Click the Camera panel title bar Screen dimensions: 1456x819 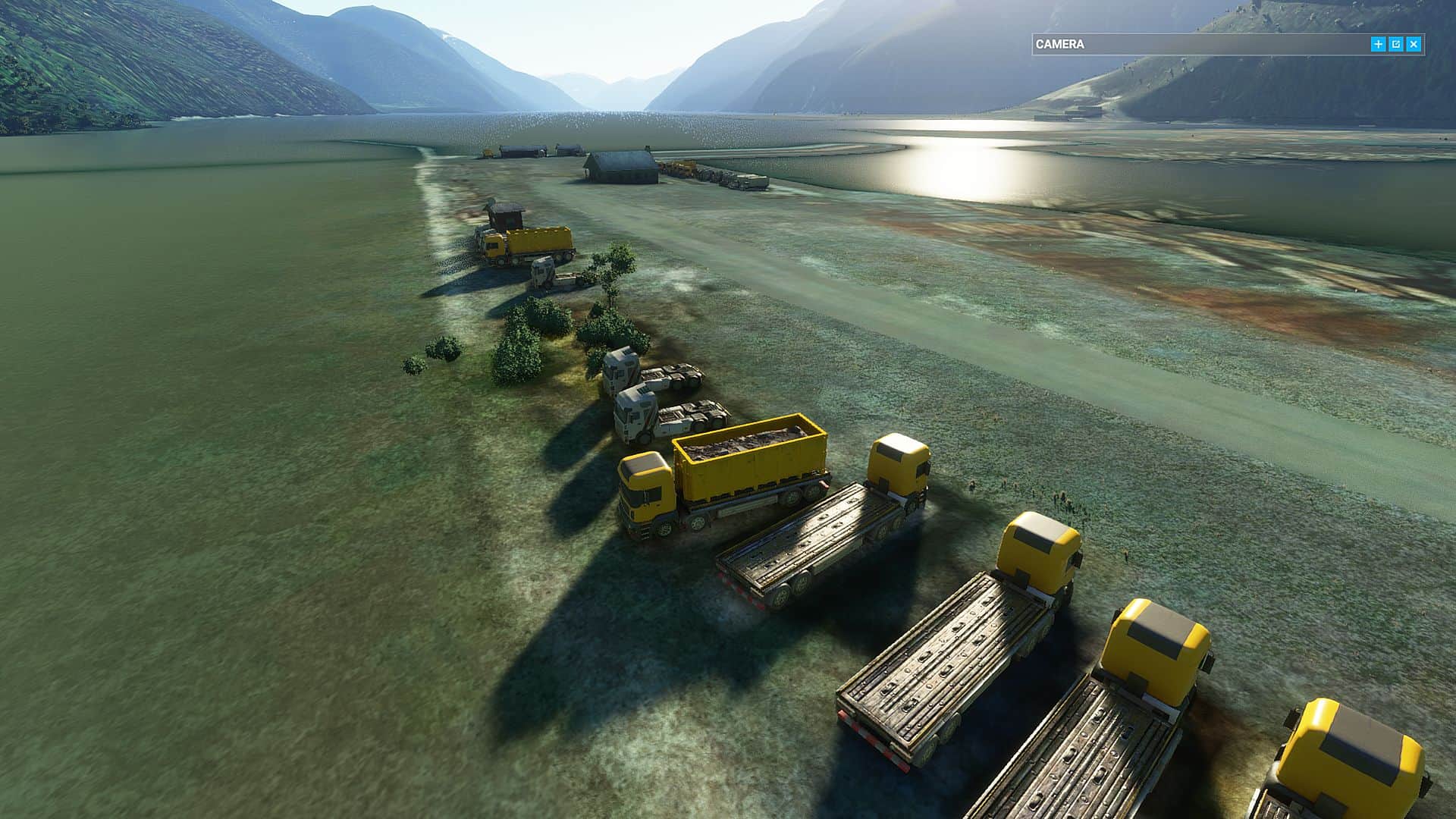(x=1198, y=45)
